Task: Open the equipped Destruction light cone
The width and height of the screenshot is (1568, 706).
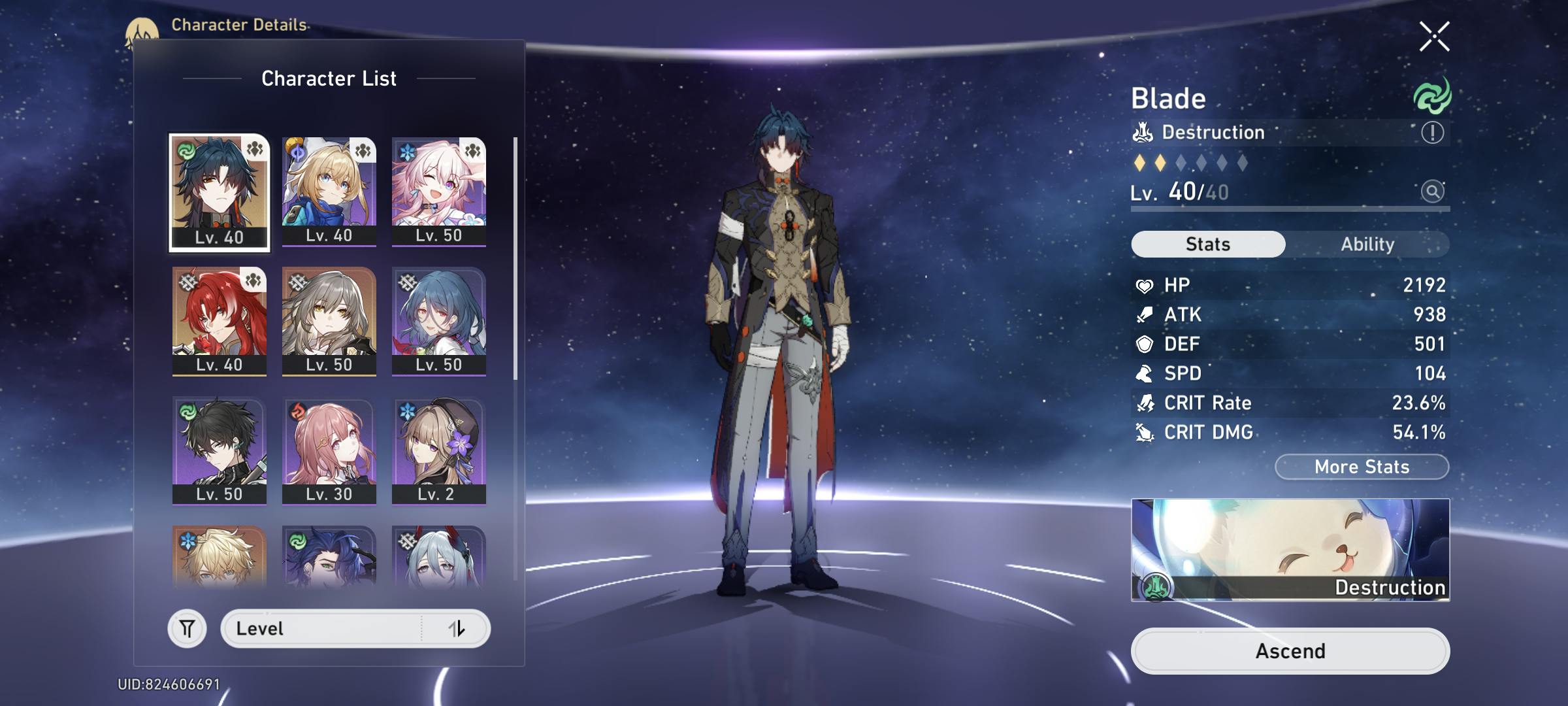Action: [1290, 549]
